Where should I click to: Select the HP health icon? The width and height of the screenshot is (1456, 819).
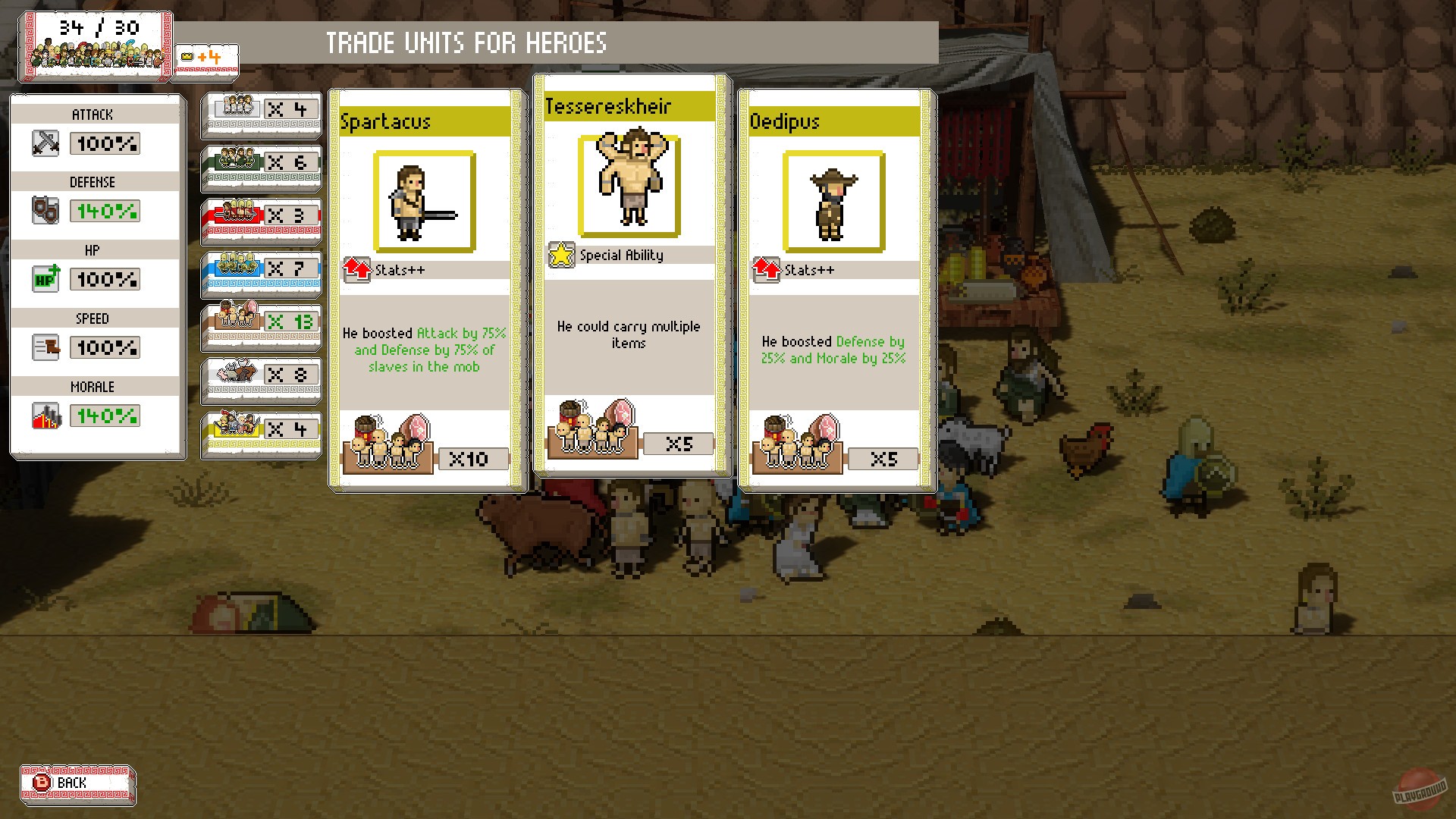[45, 279]
